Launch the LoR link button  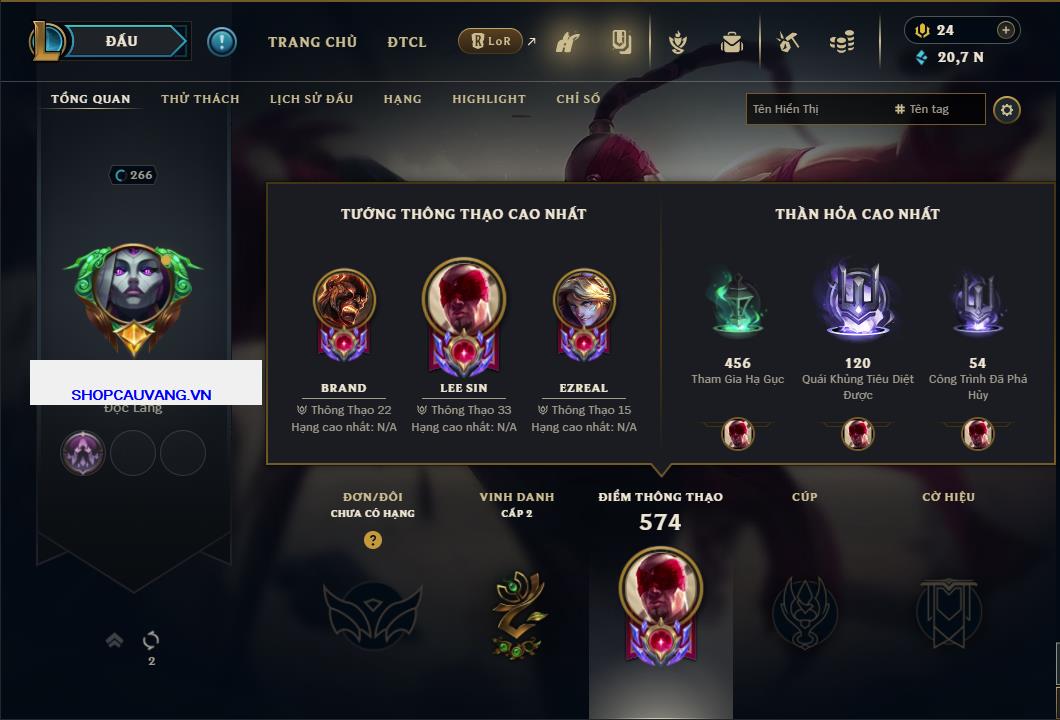click(491, 42)
